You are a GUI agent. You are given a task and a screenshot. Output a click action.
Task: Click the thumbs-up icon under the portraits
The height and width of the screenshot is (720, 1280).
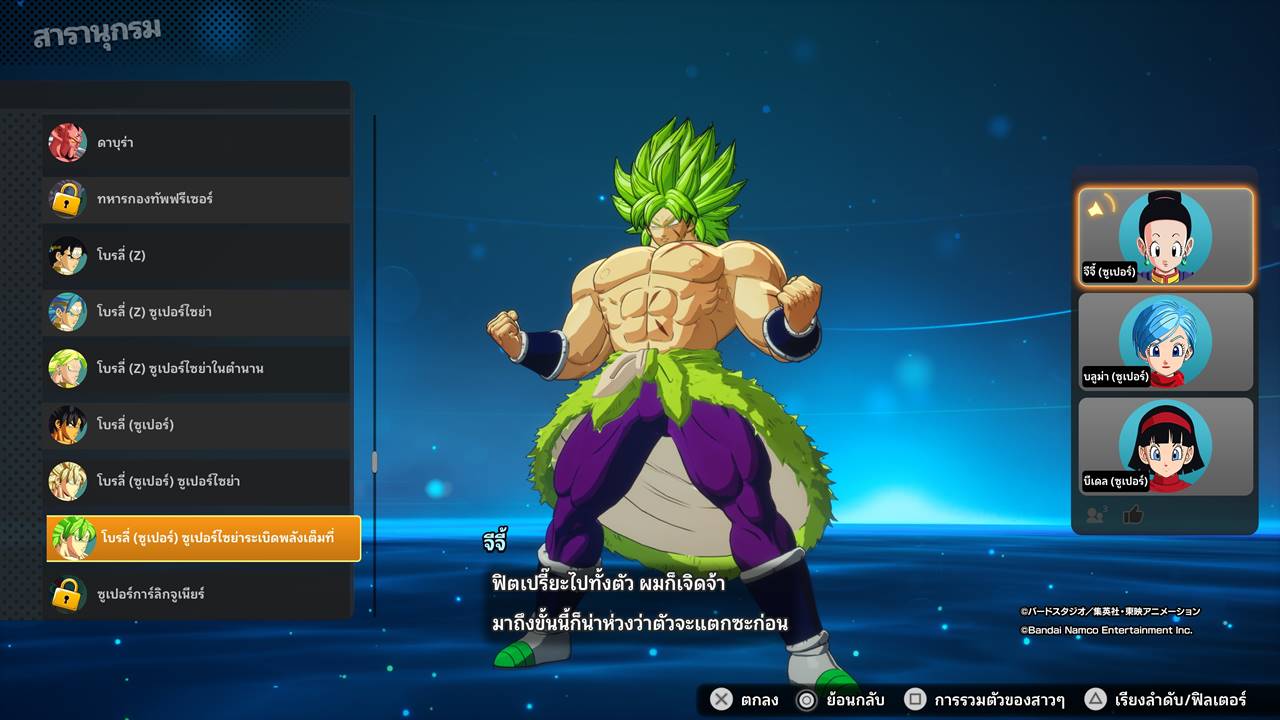tap(1133, 515)
